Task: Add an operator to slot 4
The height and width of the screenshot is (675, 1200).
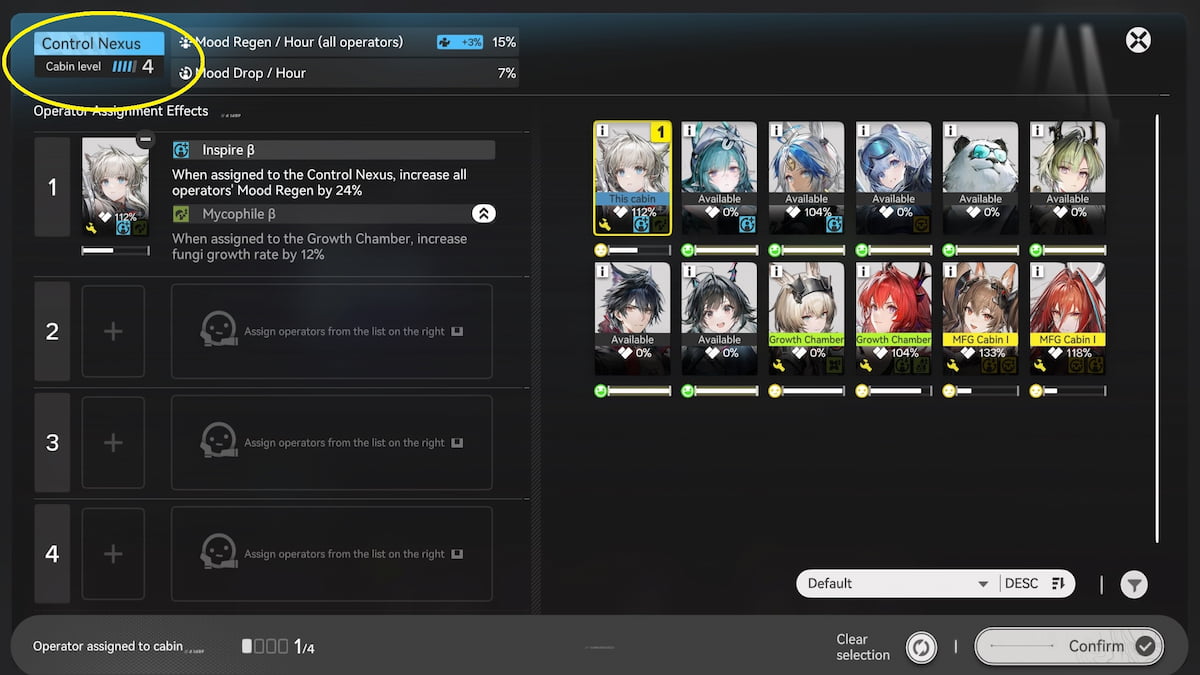Action: [x=113, y=553]
